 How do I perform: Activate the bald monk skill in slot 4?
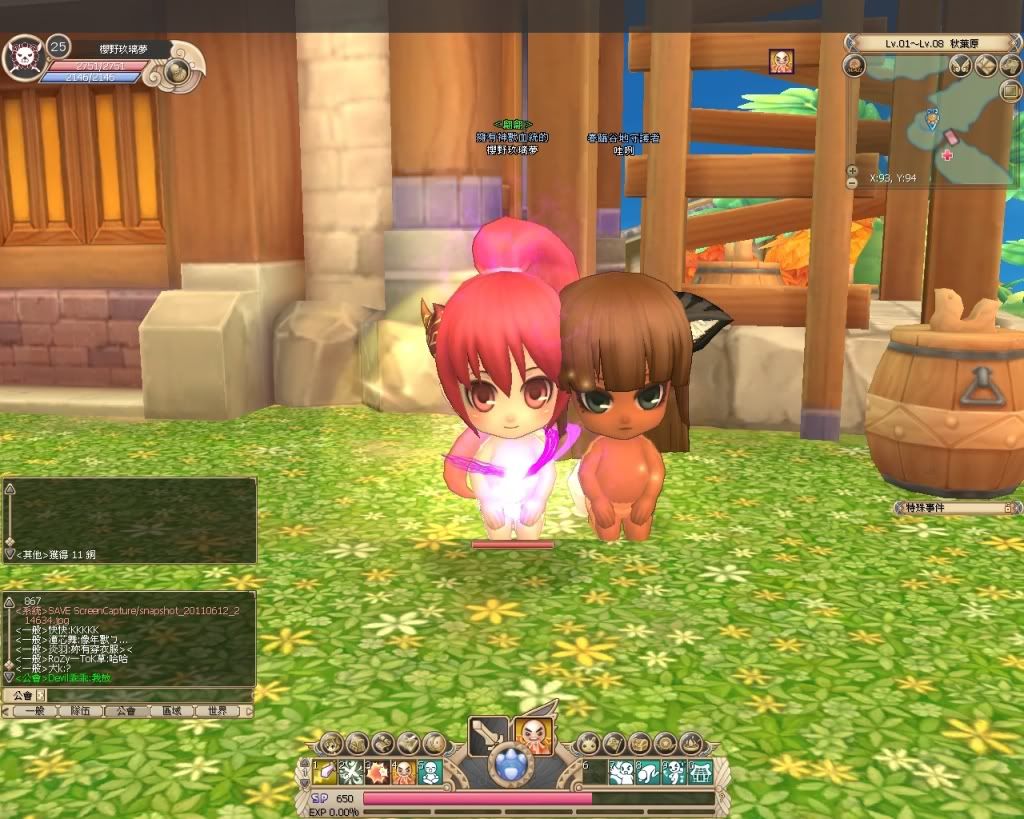click(404, 771)
